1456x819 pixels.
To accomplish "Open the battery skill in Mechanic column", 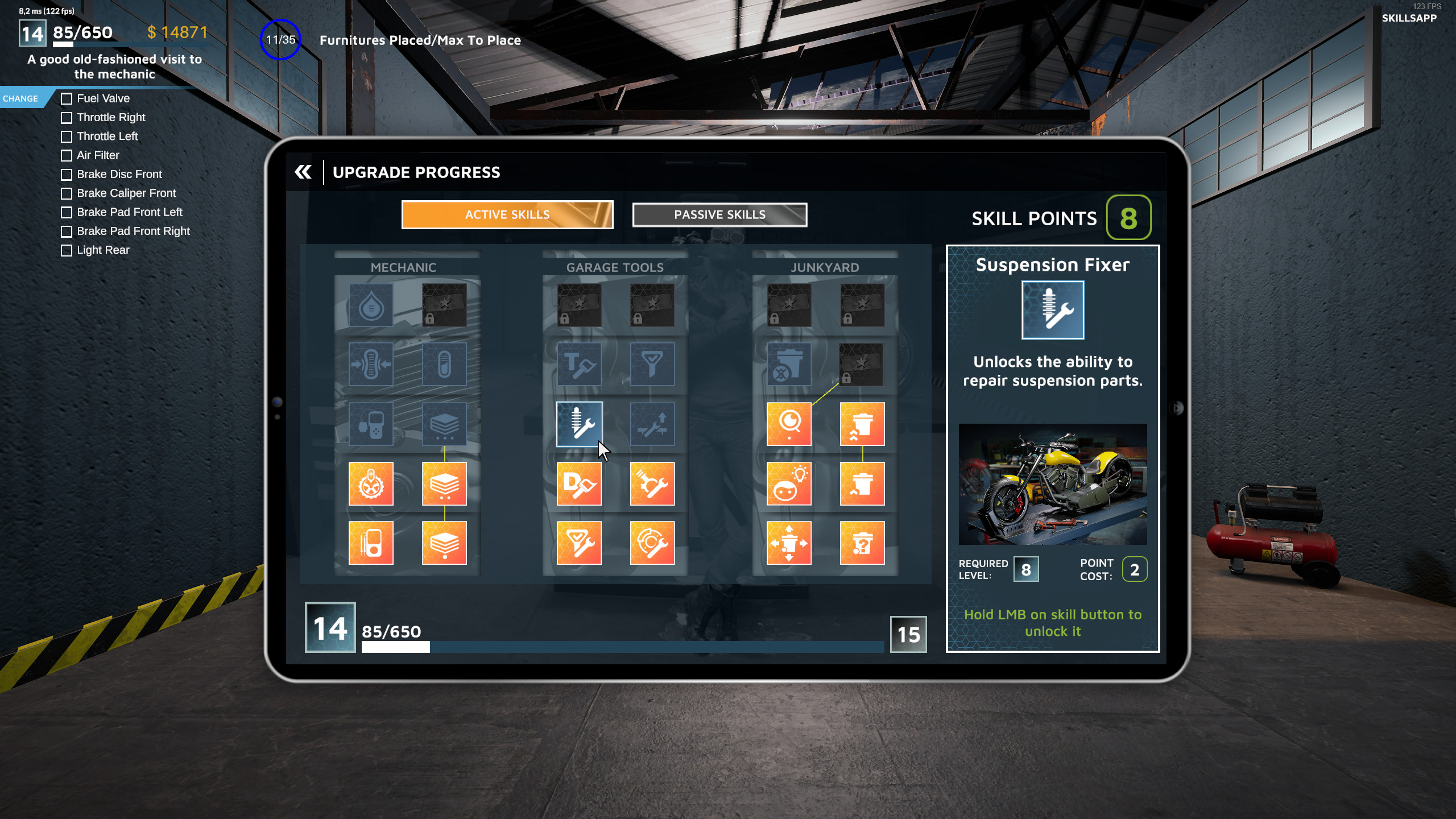I will [445, 365].
